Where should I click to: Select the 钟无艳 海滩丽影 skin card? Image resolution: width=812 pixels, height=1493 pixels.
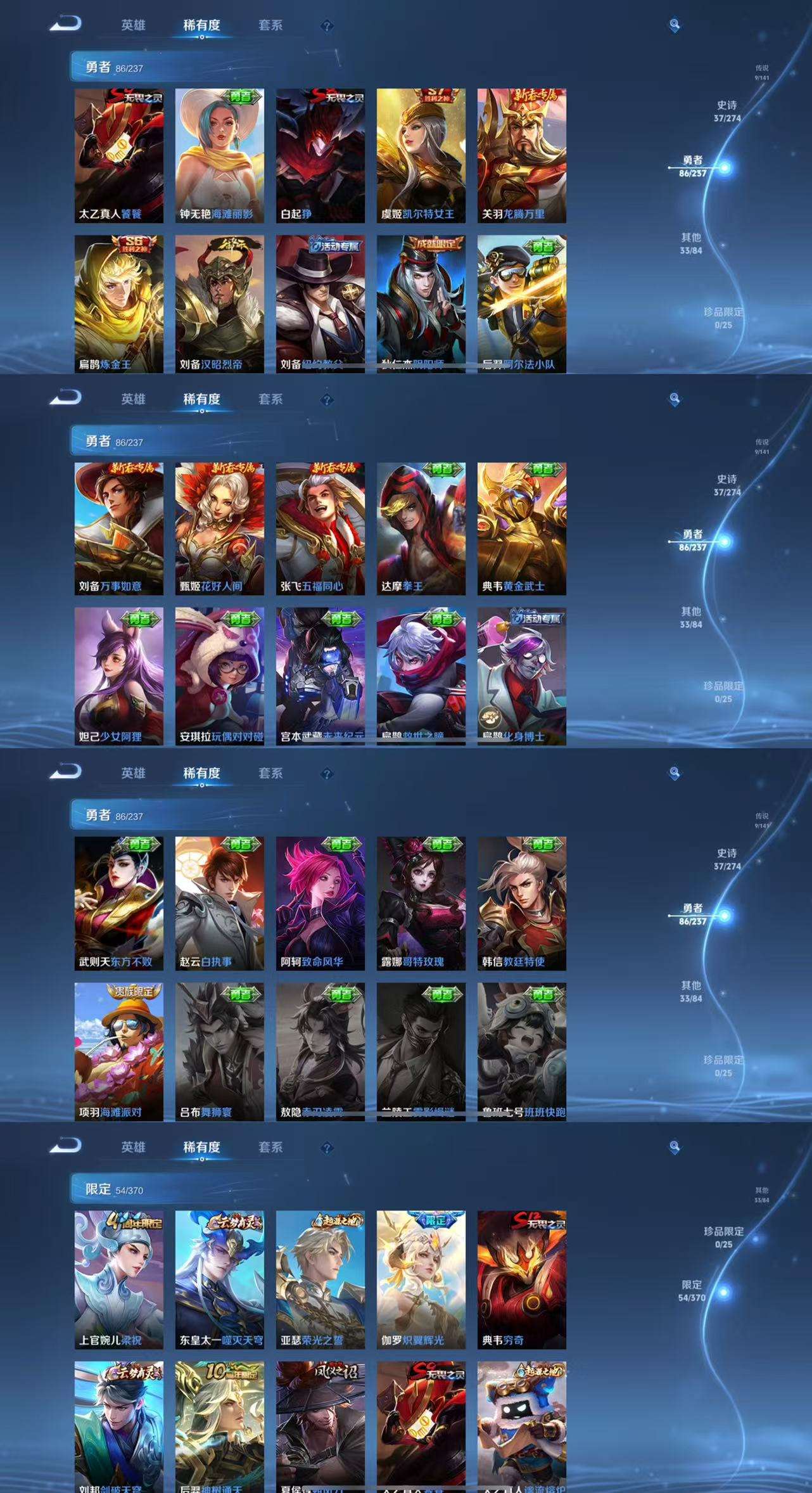click(x=219, y=155)
